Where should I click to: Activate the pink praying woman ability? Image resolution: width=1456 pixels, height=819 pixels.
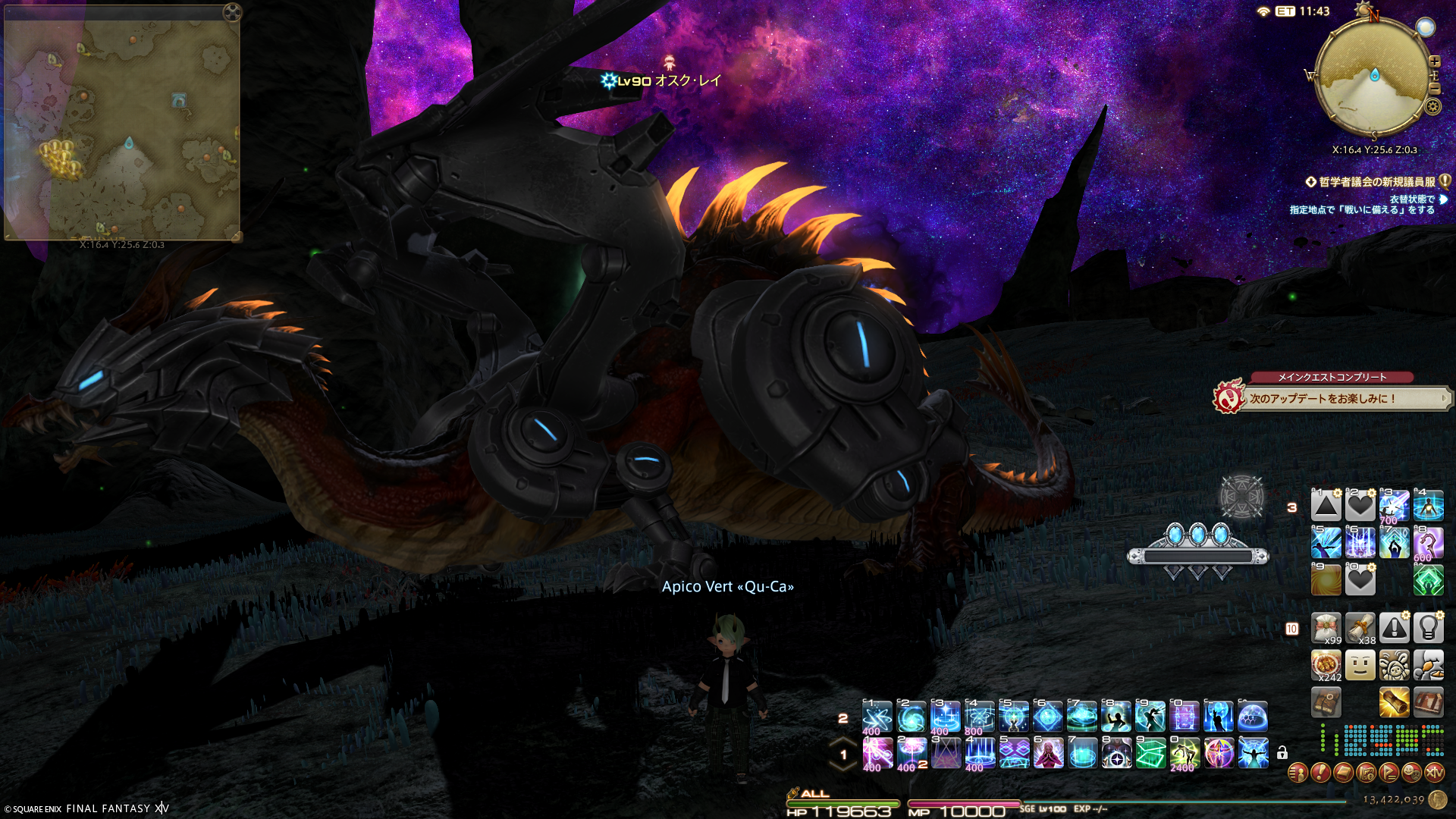click(x=1048, y=753)
